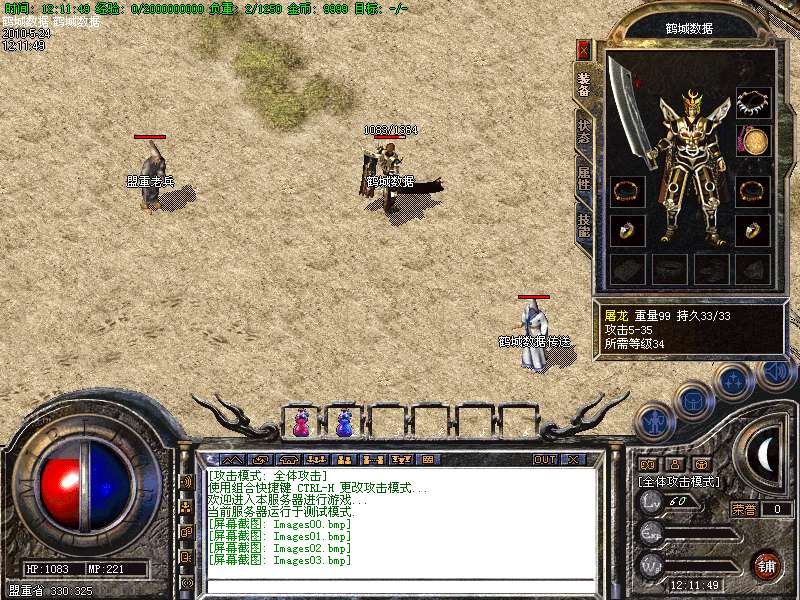Screen dimensions: 800x600
Task: Select the red potion in the quick belt
Action: 301,423
